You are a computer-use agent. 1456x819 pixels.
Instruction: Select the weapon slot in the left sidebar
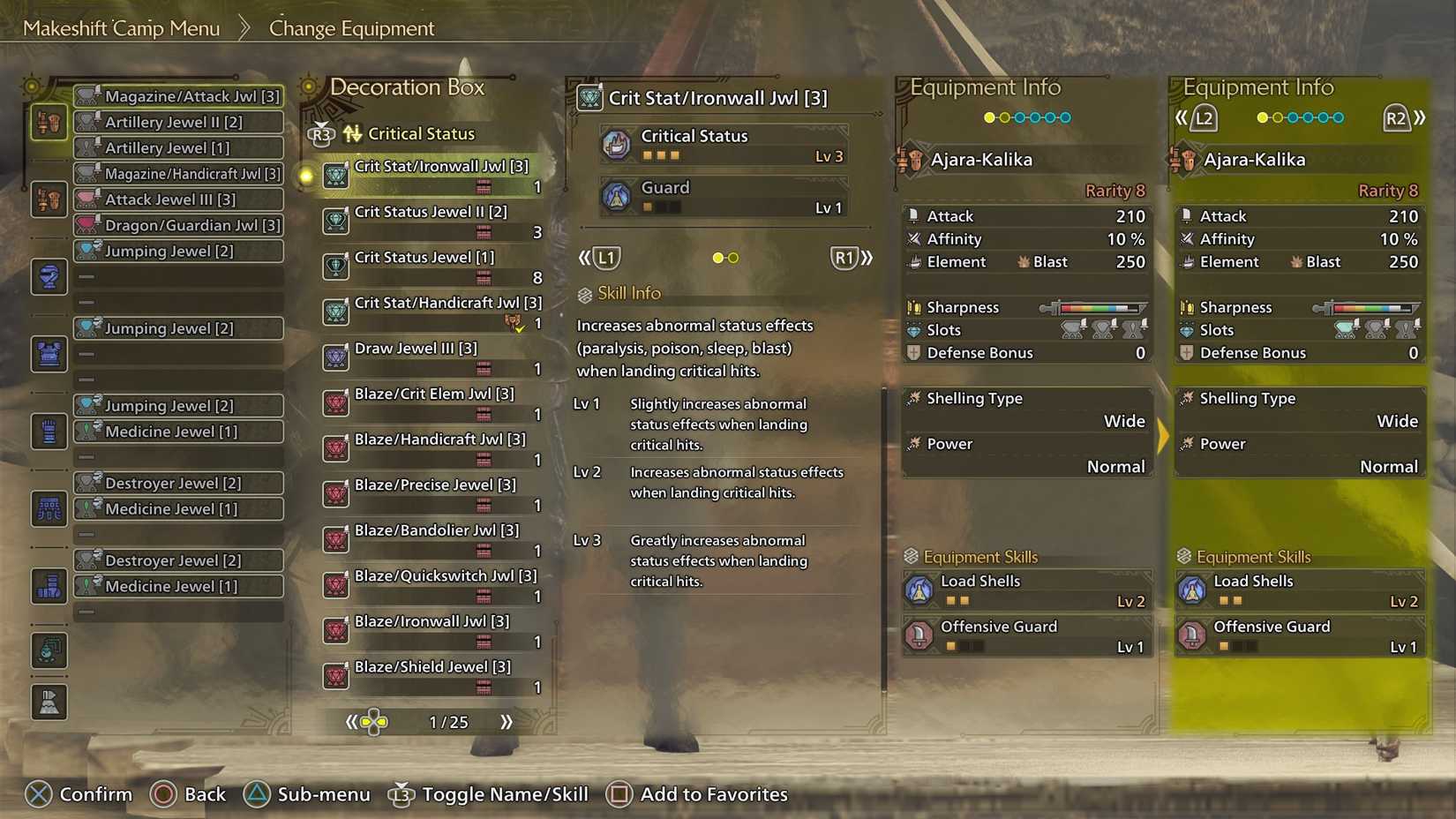tap(49, 122)
